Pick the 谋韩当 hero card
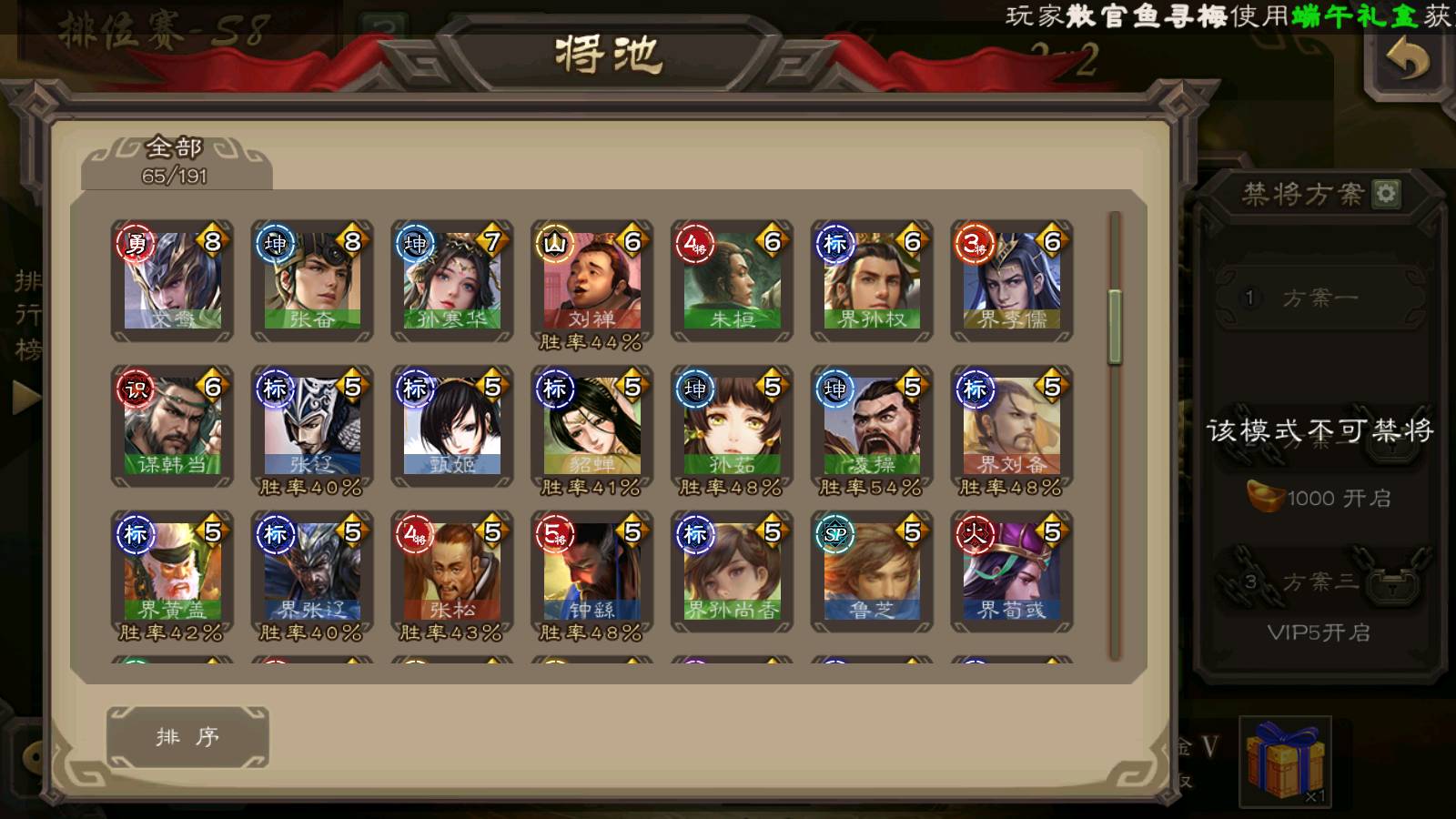 point(172,427)
